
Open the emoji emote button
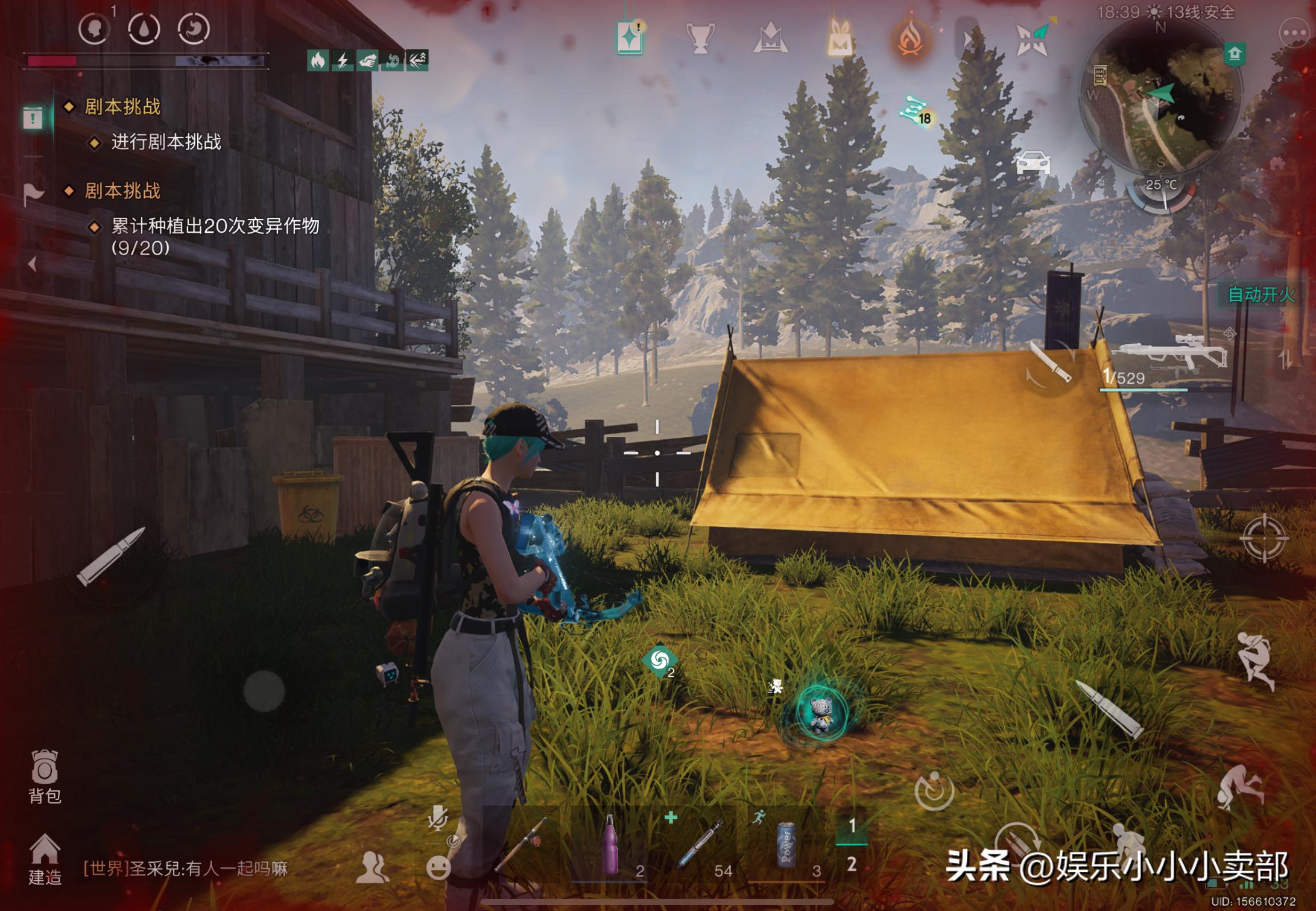point(438,868)
